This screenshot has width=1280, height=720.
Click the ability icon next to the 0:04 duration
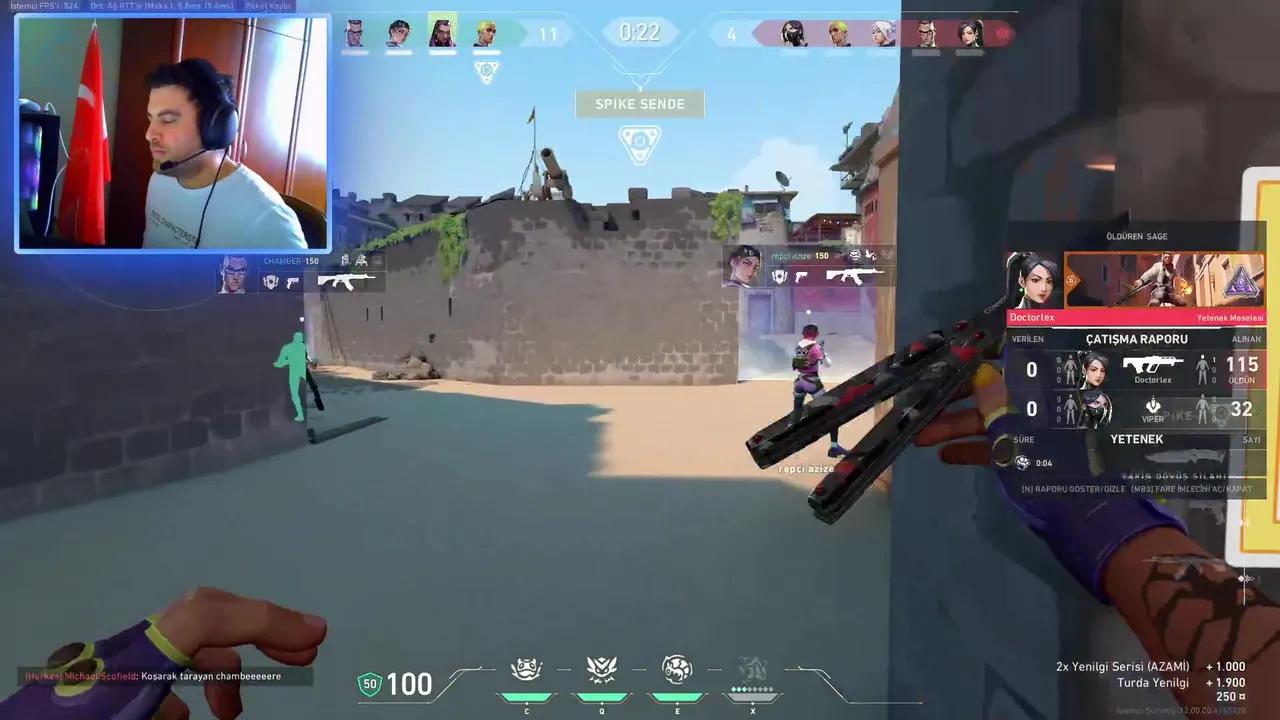pos(1022,462)
